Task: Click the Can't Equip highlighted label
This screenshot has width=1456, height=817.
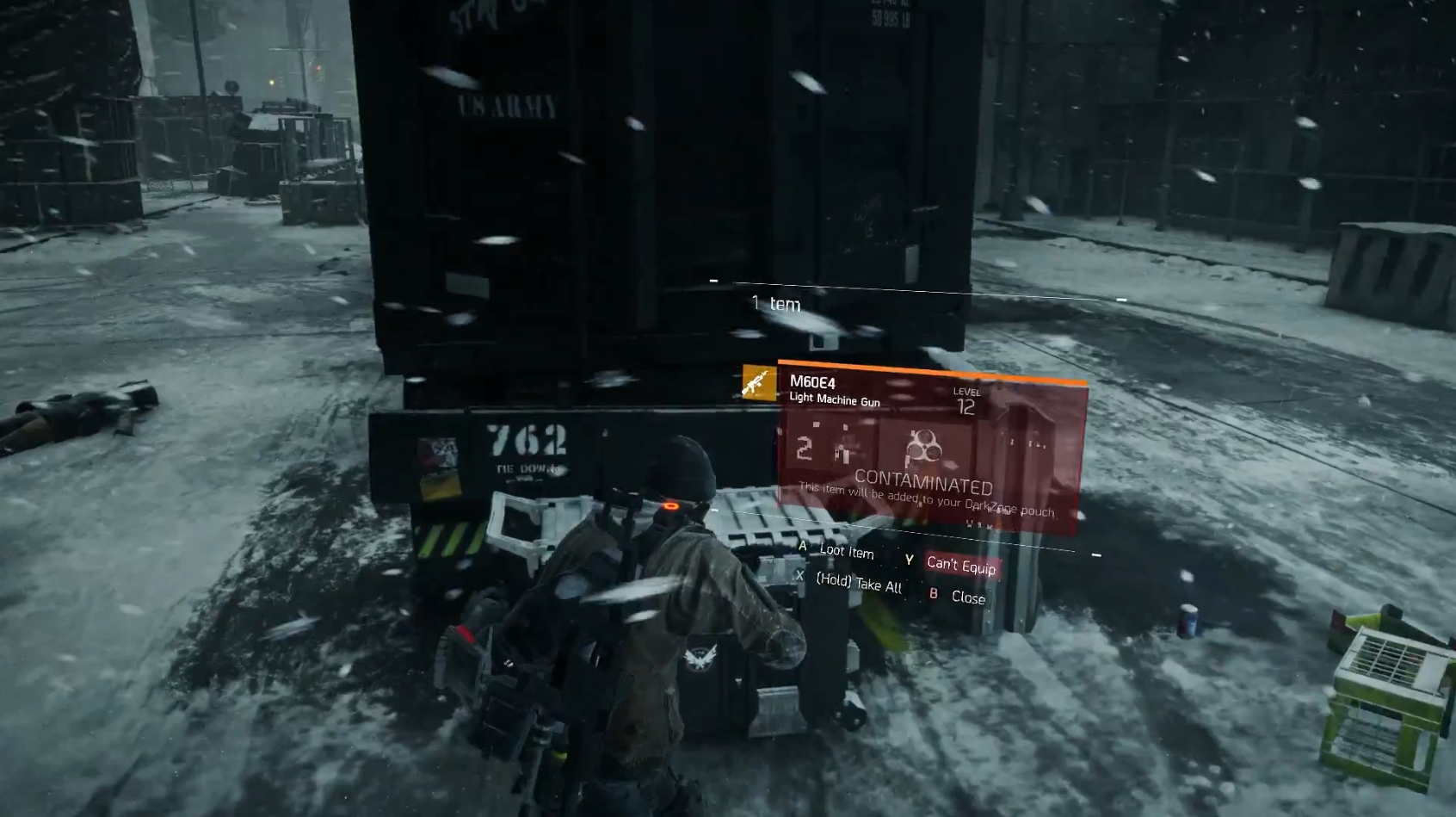Action: (x=961, y=566)
